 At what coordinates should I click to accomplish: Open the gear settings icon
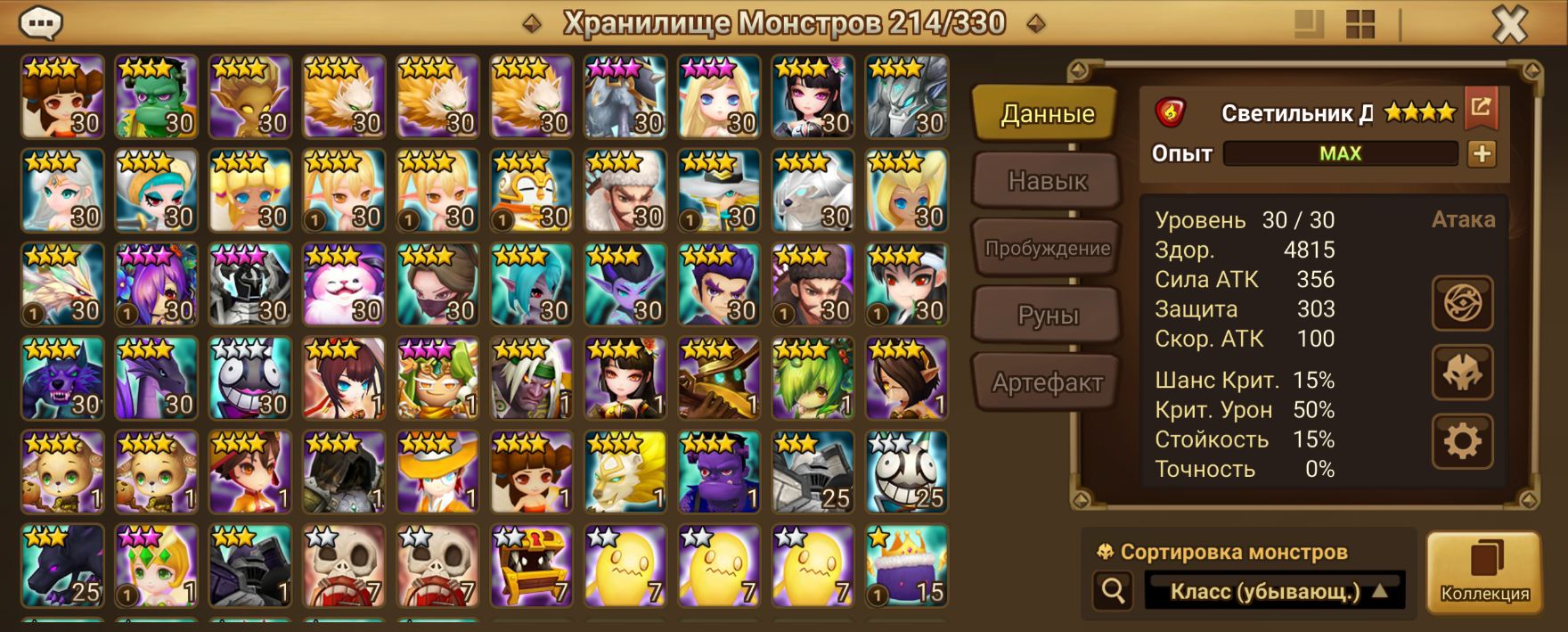[x=1462, y=440]
